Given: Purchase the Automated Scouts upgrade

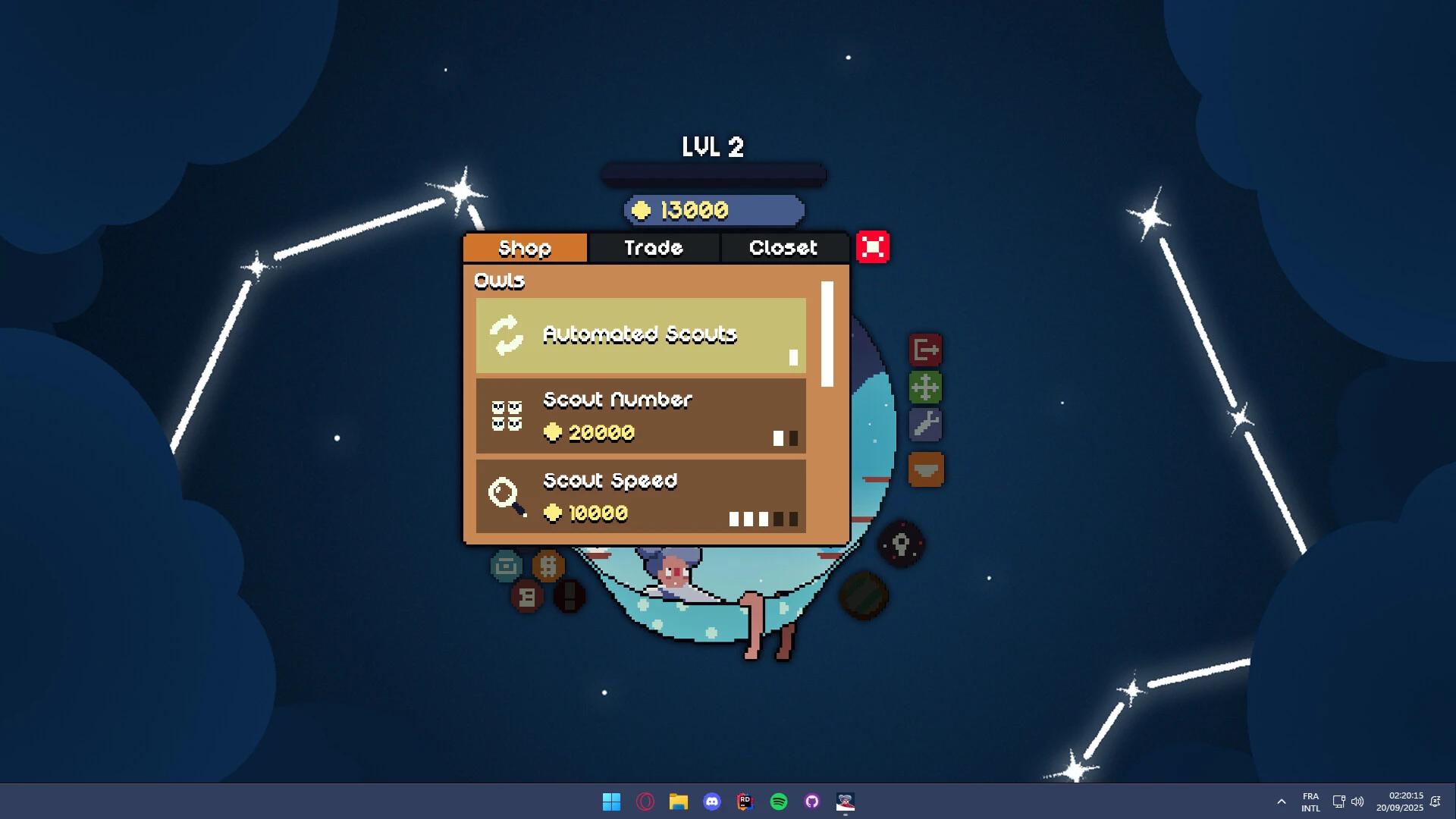Looking at the screenshot, I should (640, 334).
